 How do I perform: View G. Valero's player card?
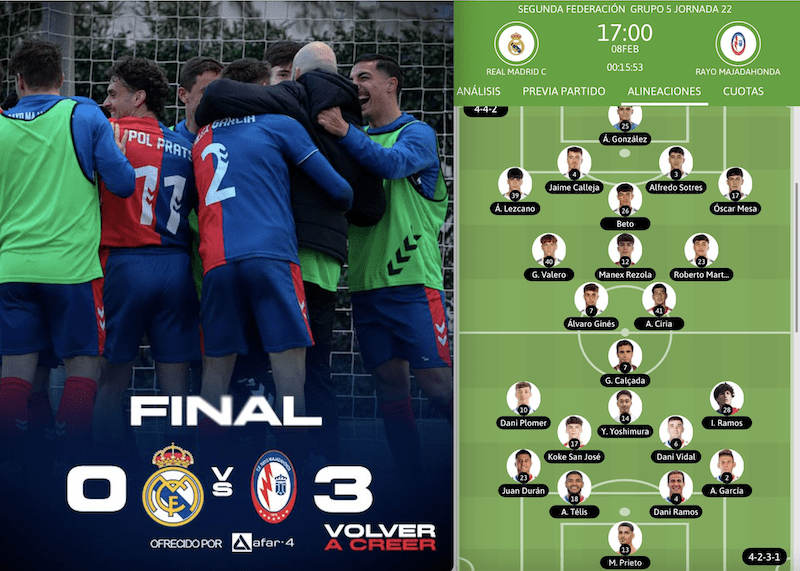tap(549, 249)
